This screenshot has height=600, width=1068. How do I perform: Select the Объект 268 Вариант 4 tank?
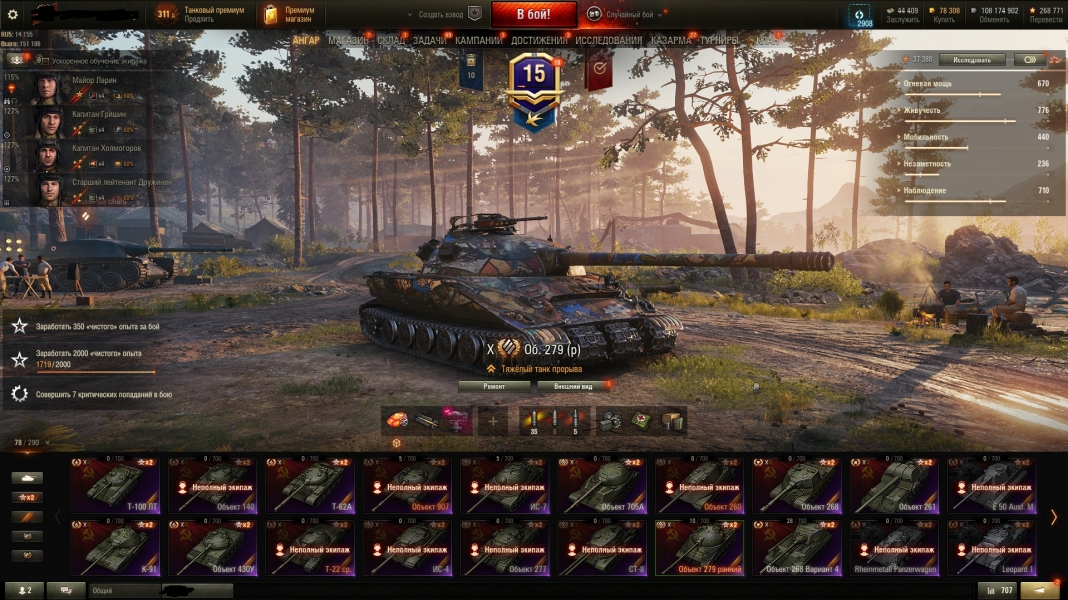[797, 548]
